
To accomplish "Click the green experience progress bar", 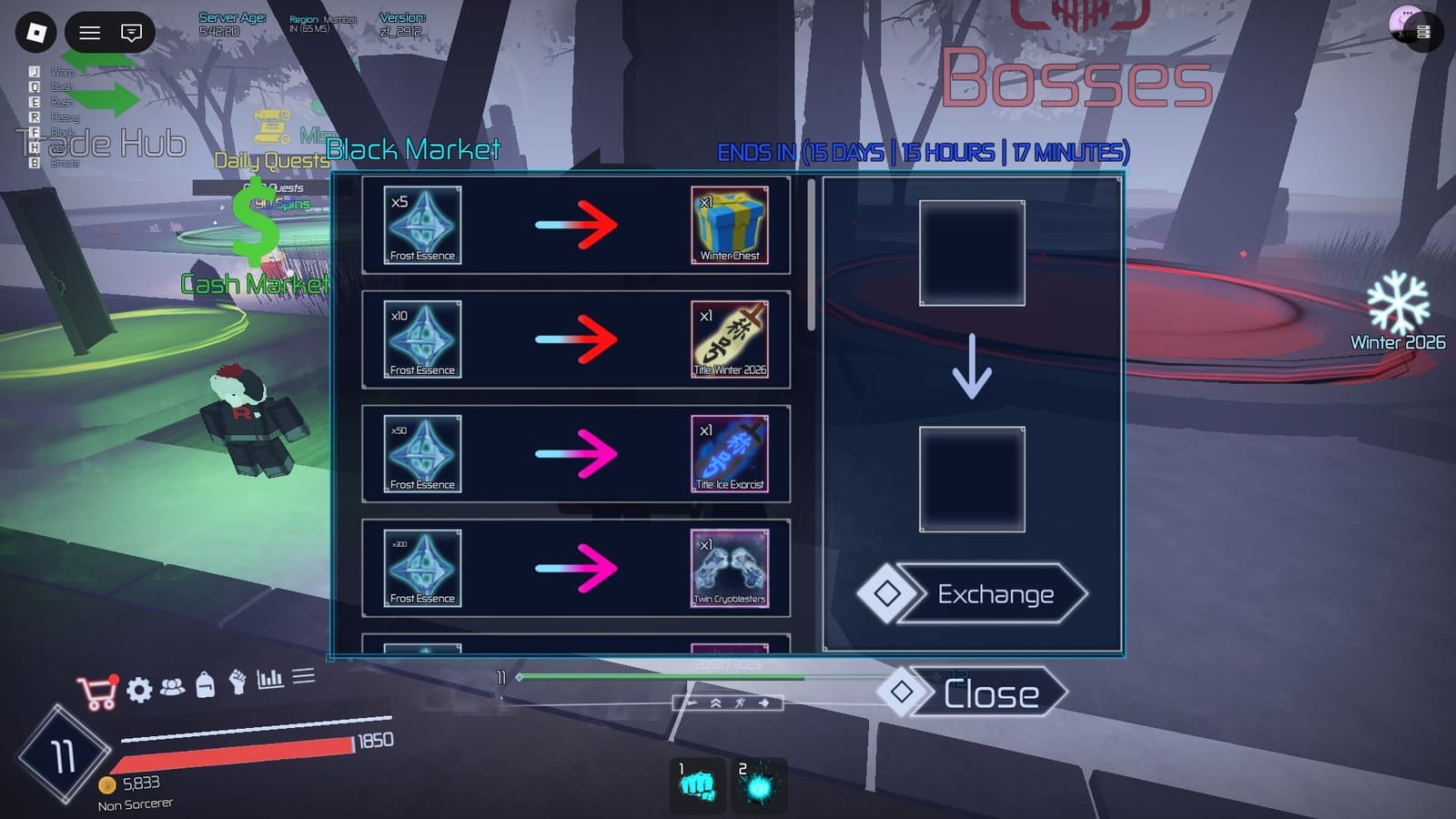I will point(662,679).
